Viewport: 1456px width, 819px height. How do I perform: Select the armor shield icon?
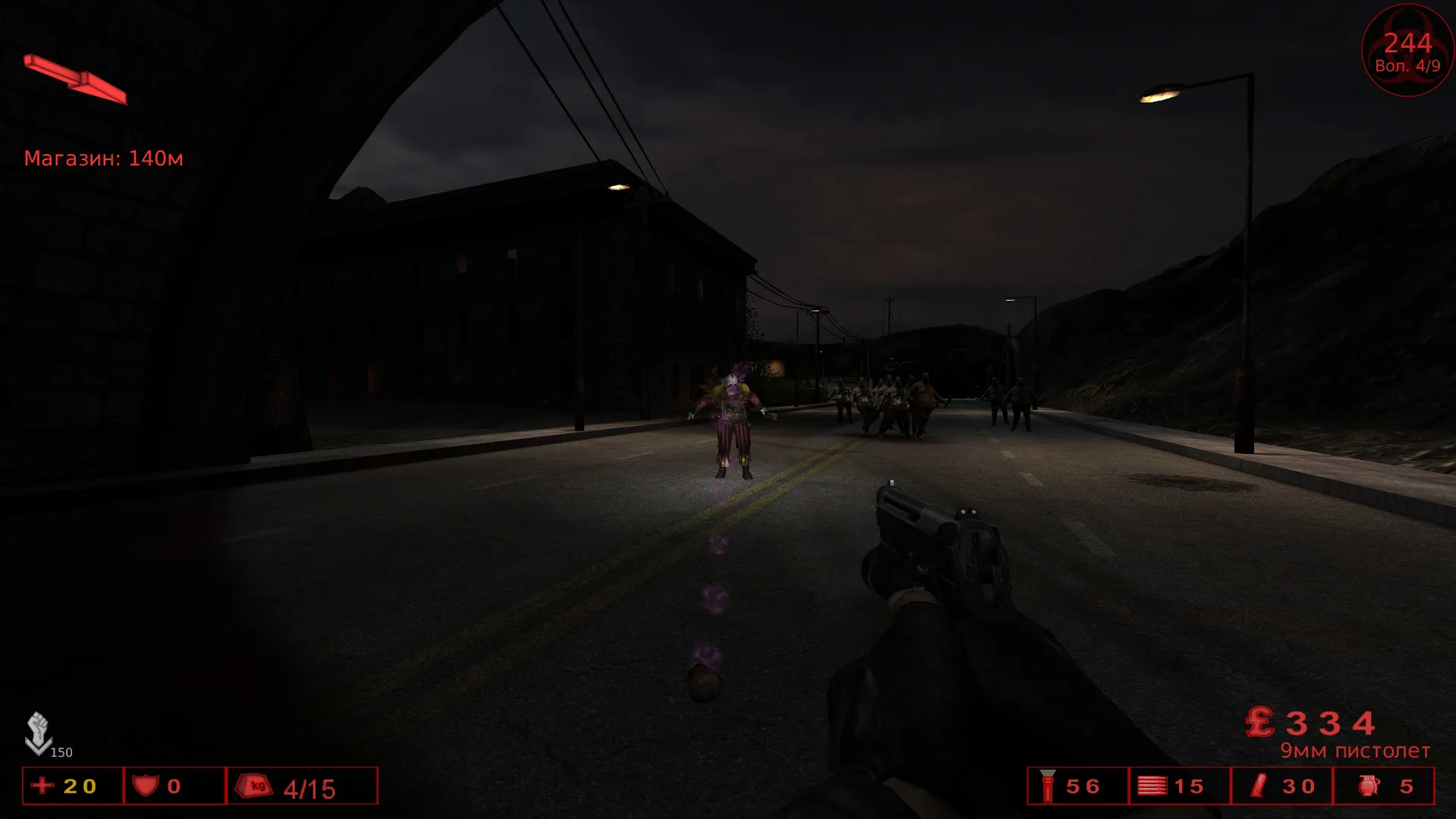click(x=145, y=785)
